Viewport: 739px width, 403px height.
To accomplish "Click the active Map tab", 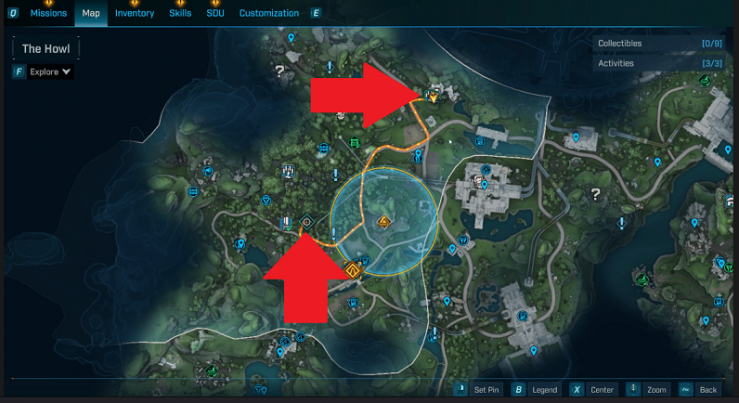I will (91, 14).
